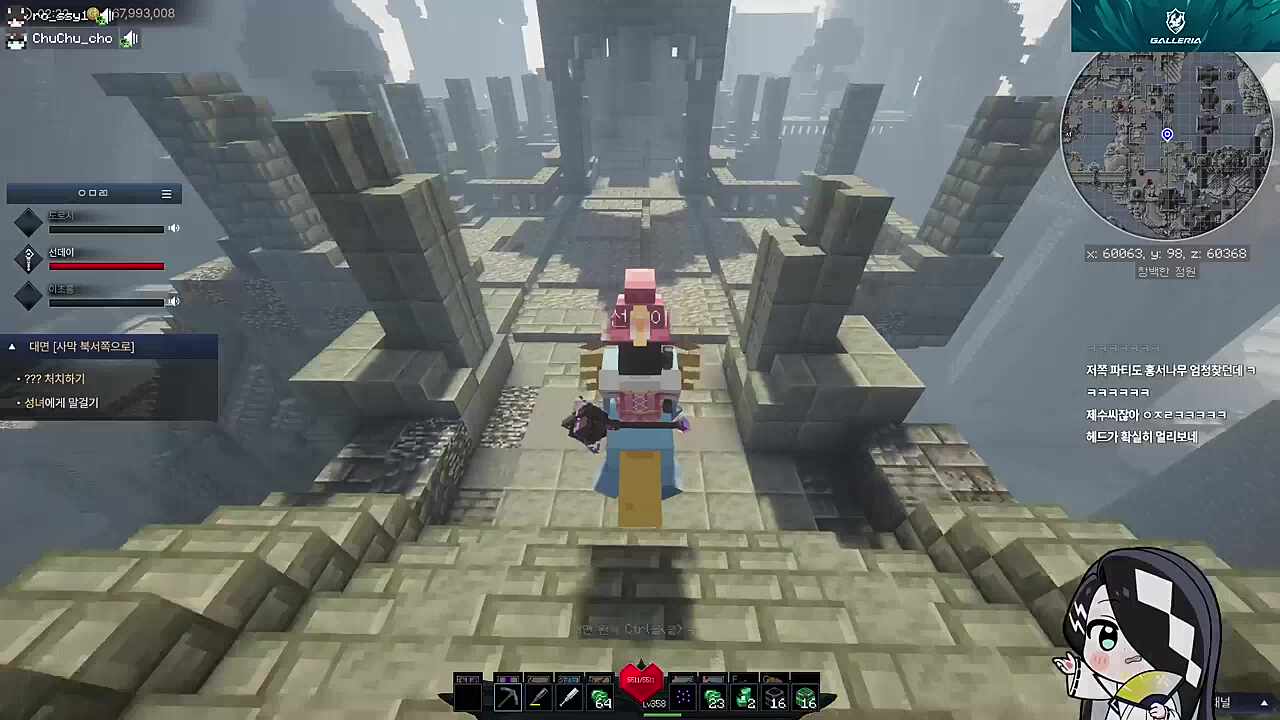
Task: Select the dark block stack slot
Action: pos(775,697)
